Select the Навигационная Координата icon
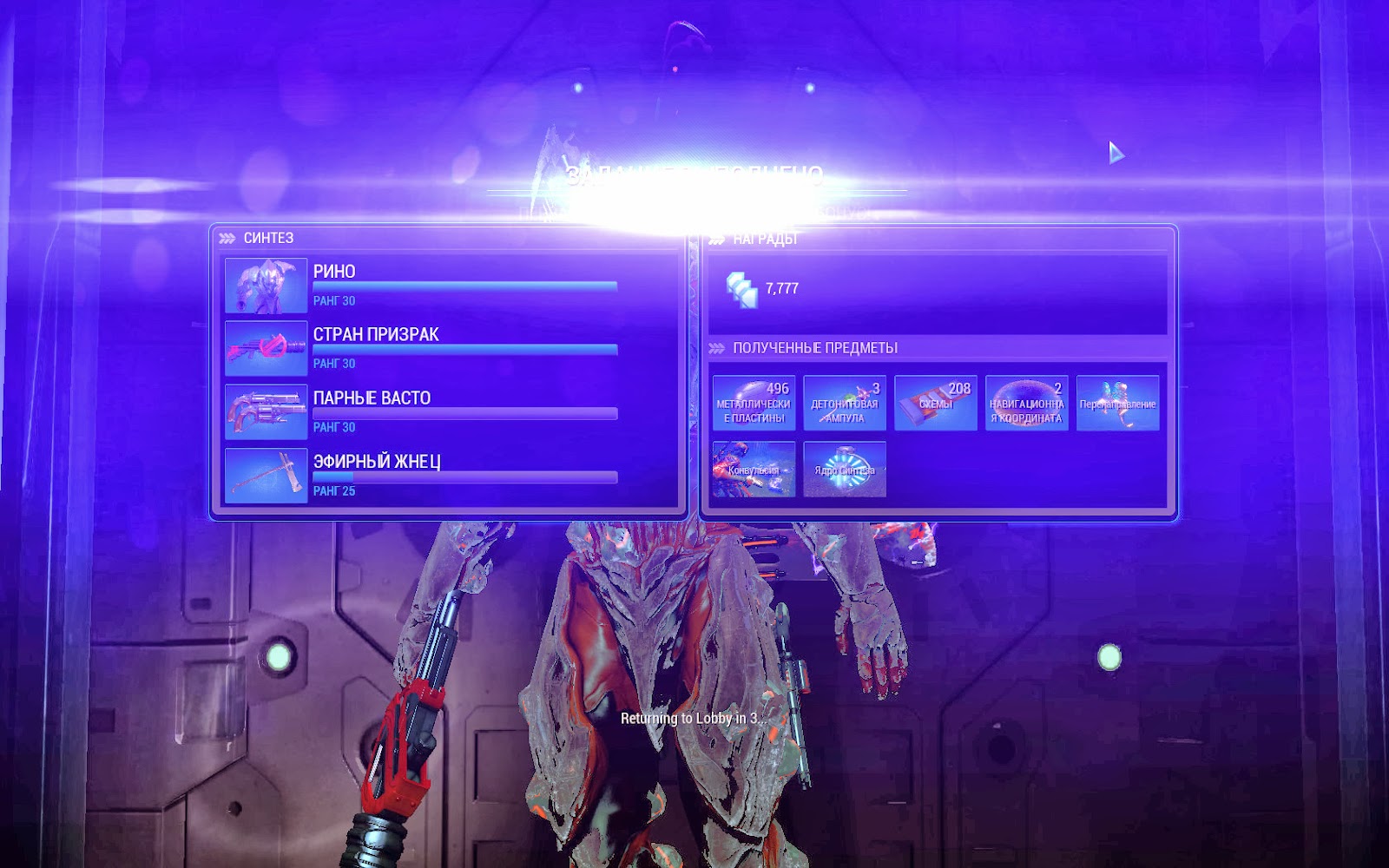The image size is (1389, 868). (1027, 402)
